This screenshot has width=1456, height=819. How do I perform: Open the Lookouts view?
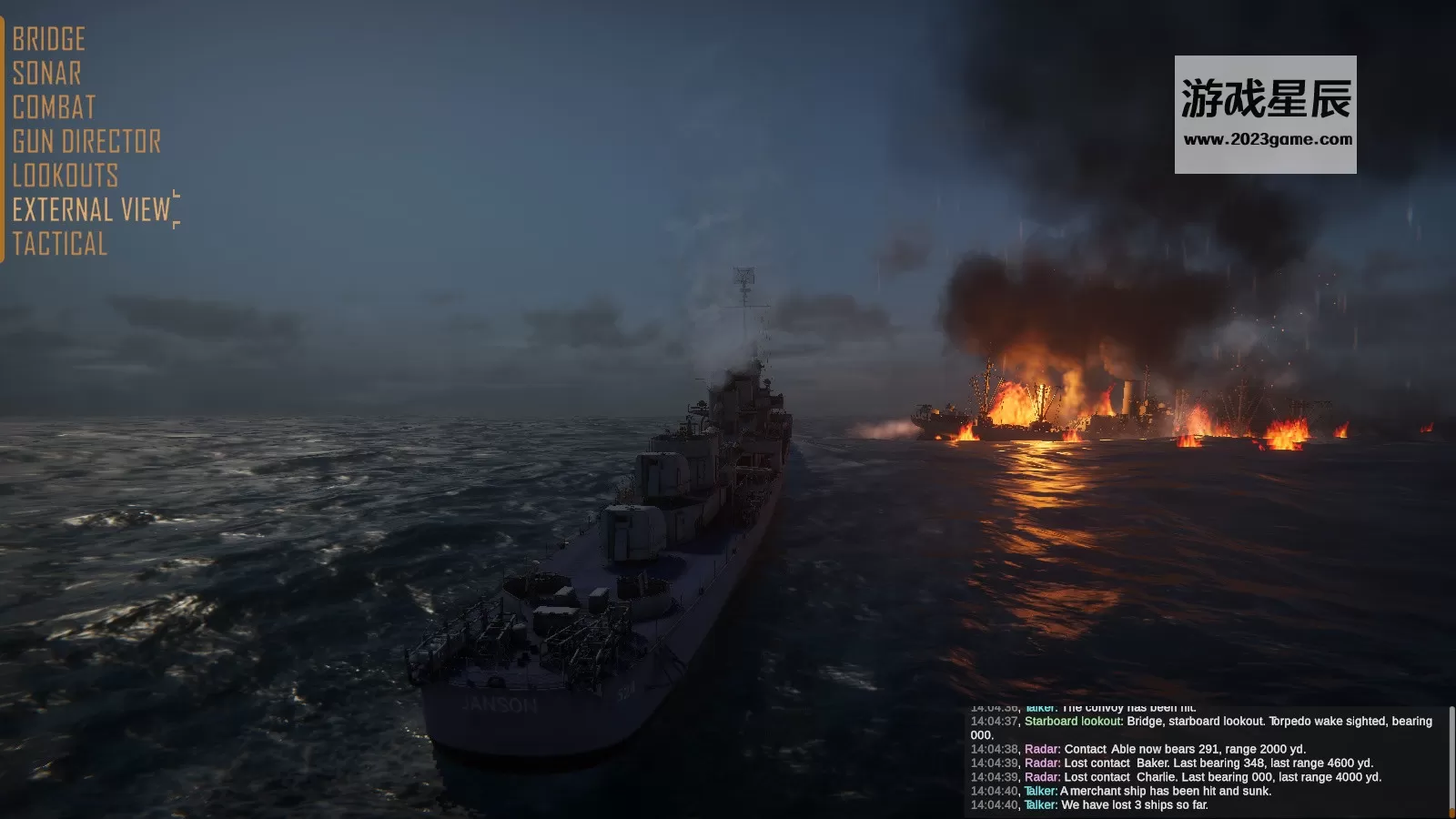(66, 176)
